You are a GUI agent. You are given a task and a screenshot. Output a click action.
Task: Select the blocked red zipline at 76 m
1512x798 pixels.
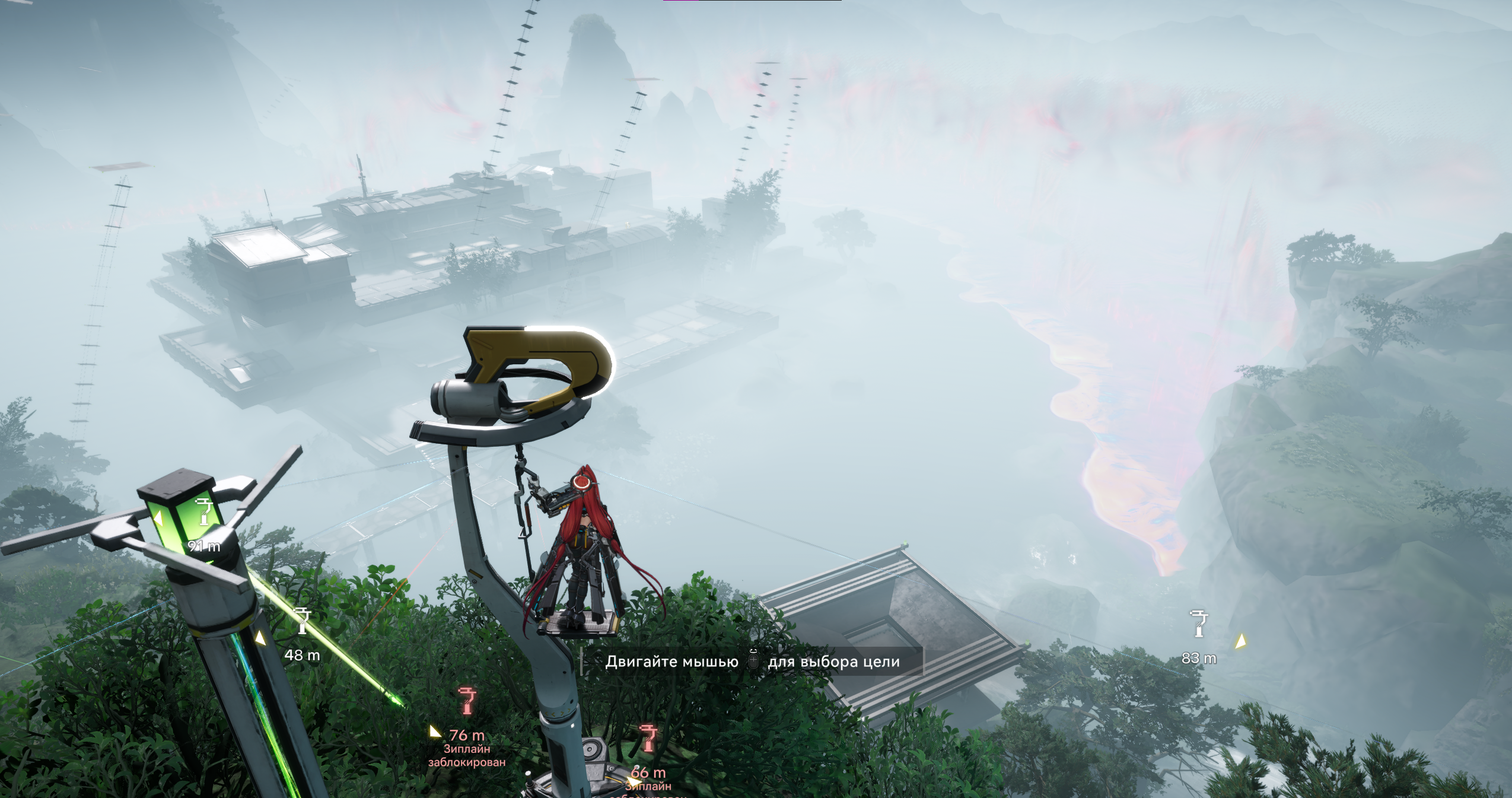pos(467,701)
